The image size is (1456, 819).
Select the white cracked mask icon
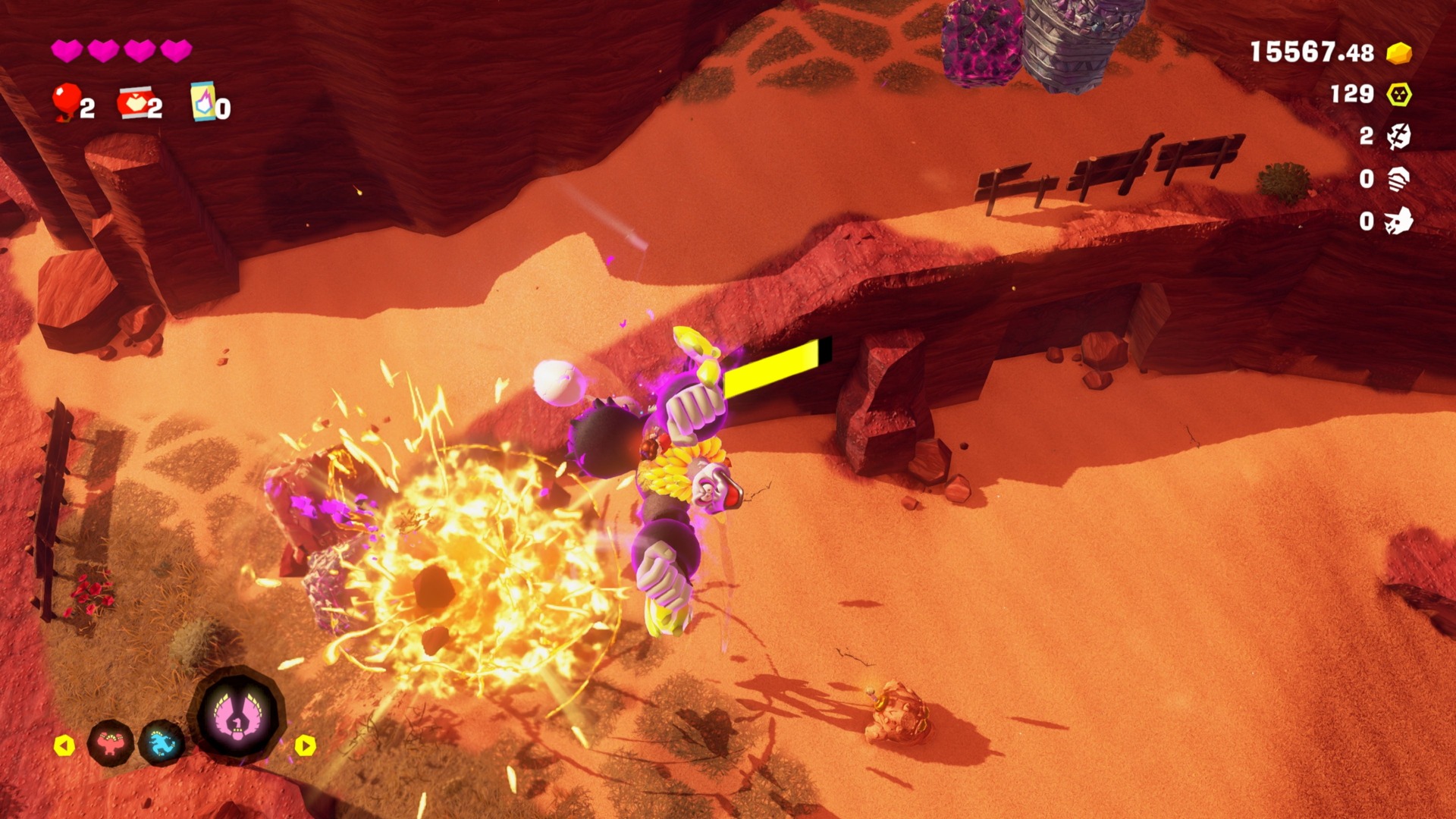(x=1399, y=136)
